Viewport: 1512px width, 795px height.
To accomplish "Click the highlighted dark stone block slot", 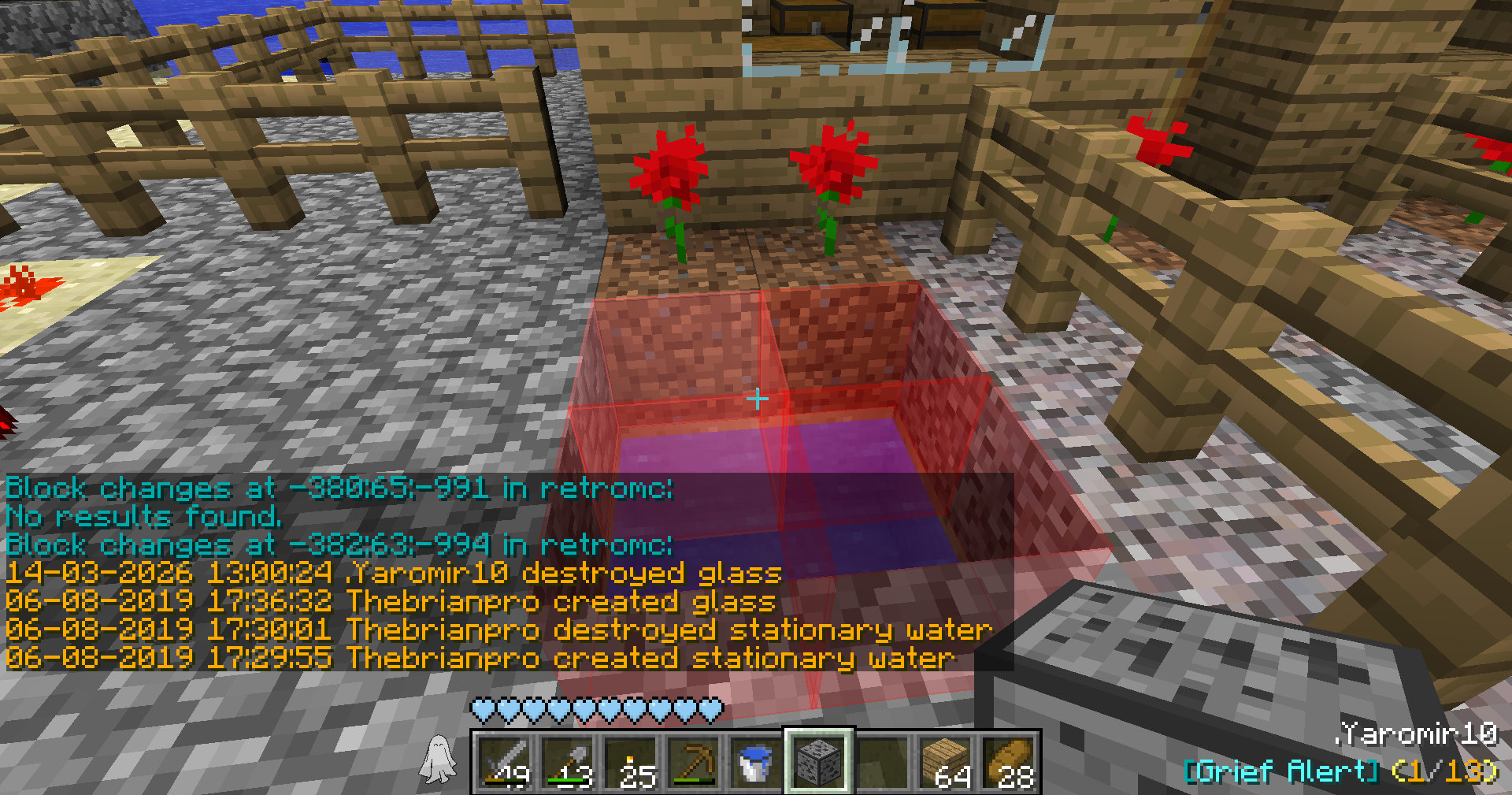I will point(819,762).
